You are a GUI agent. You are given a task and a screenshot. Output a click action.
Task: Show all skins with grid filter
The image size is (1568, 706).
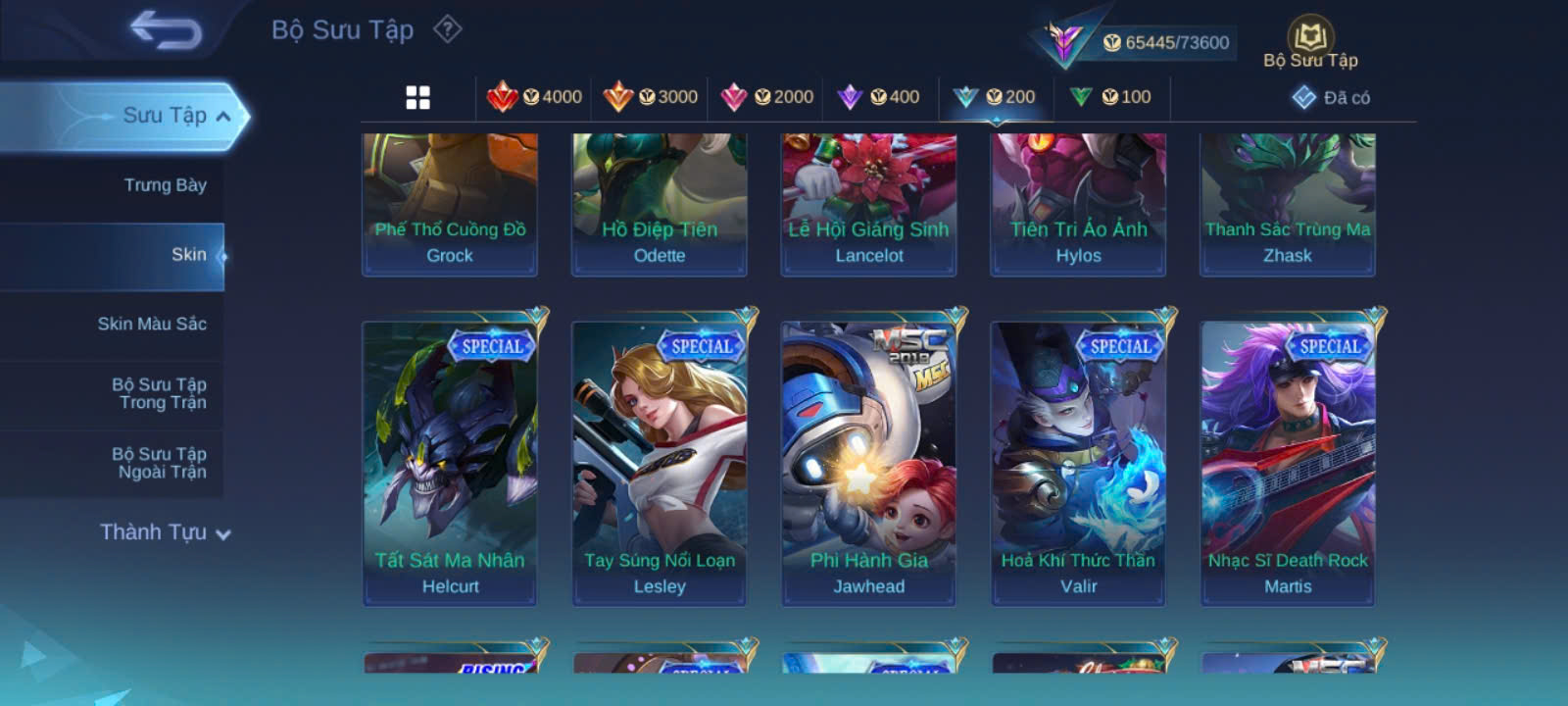pos(418,97)
